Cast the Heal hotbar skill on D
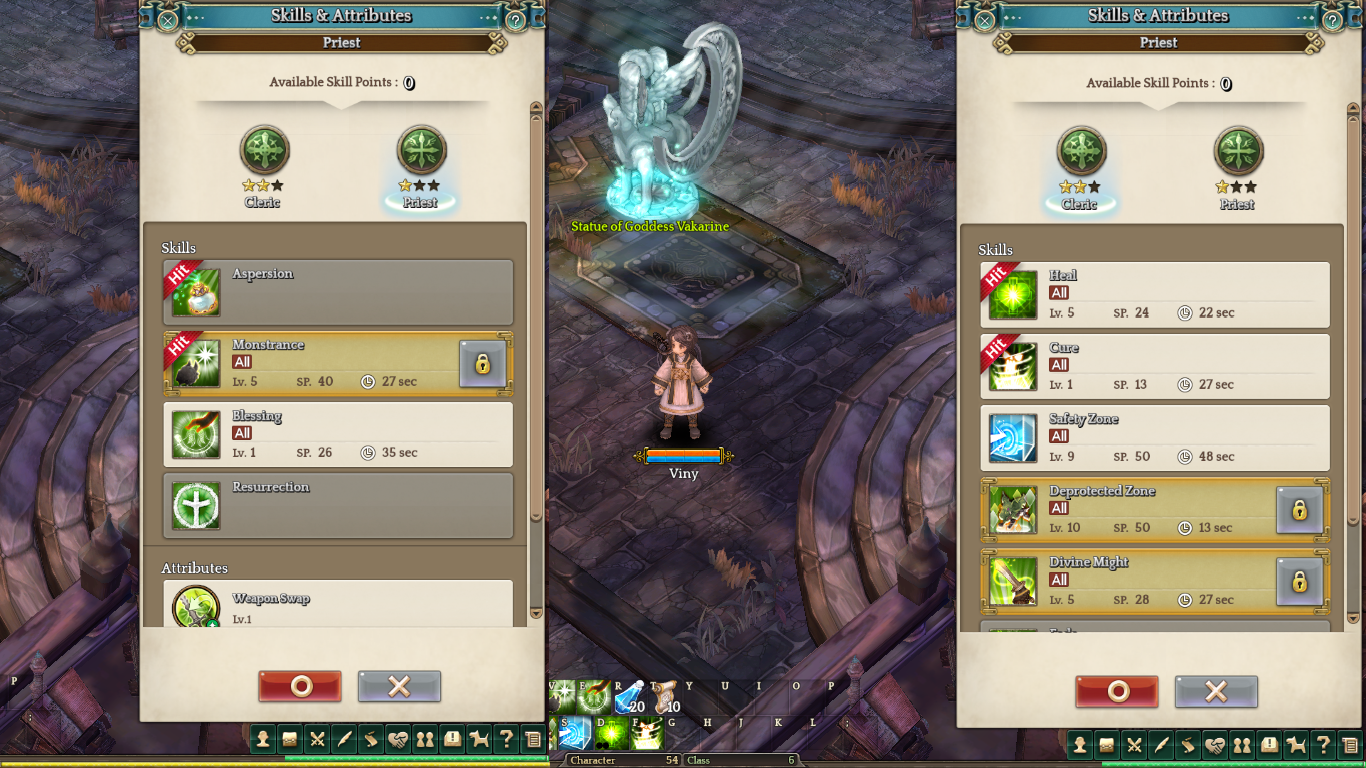 pyautogui.click(x=611, y=733)
